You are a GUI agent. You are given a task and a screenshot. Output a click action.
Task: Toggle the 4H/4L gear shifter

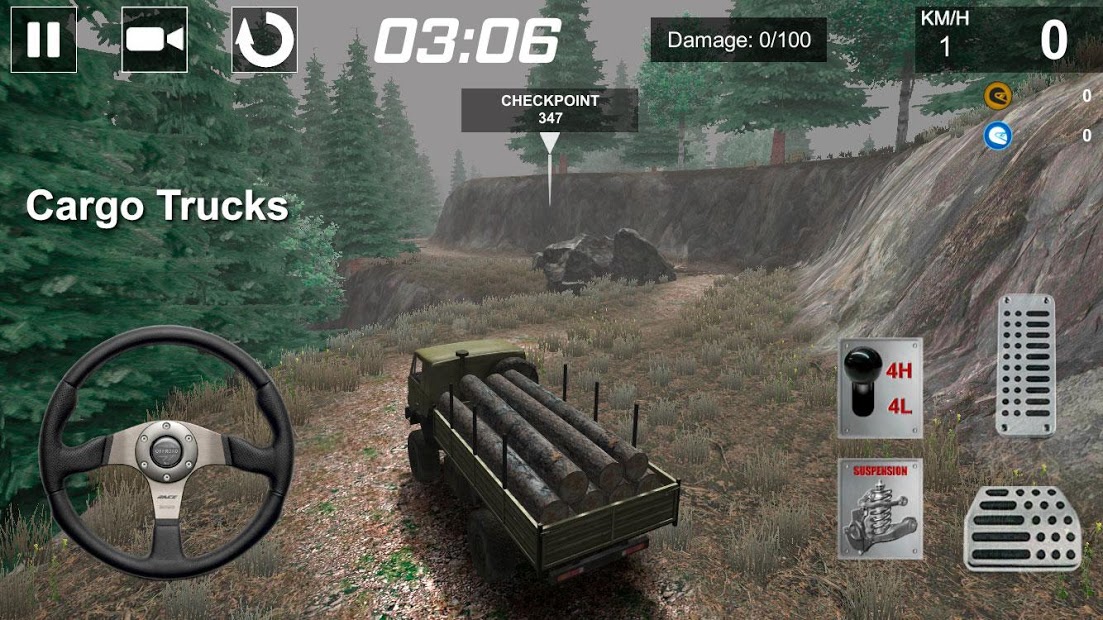click(x=880, y=388)
